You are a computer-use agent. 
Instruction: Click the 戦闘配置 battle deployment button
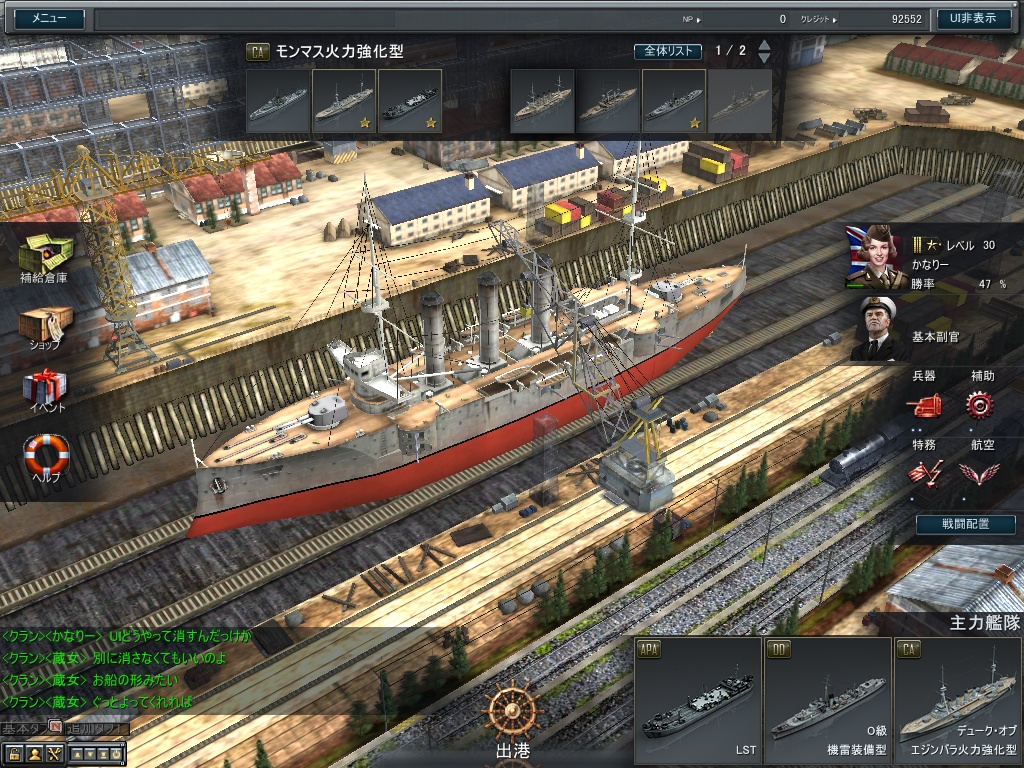point(965,524)
